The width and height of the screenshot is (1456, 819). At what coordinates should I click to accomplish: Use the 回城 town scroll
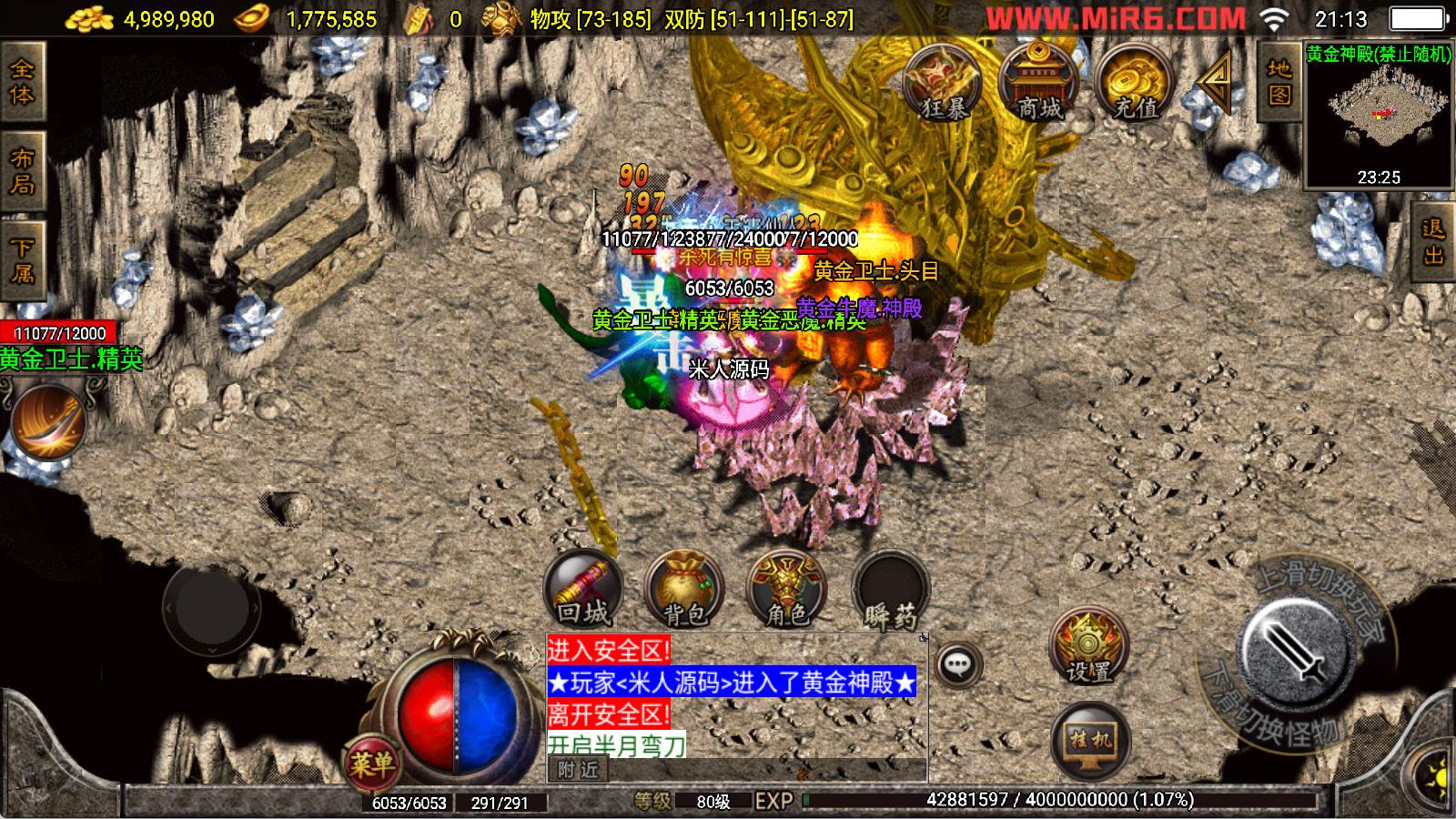pos(582,589)
